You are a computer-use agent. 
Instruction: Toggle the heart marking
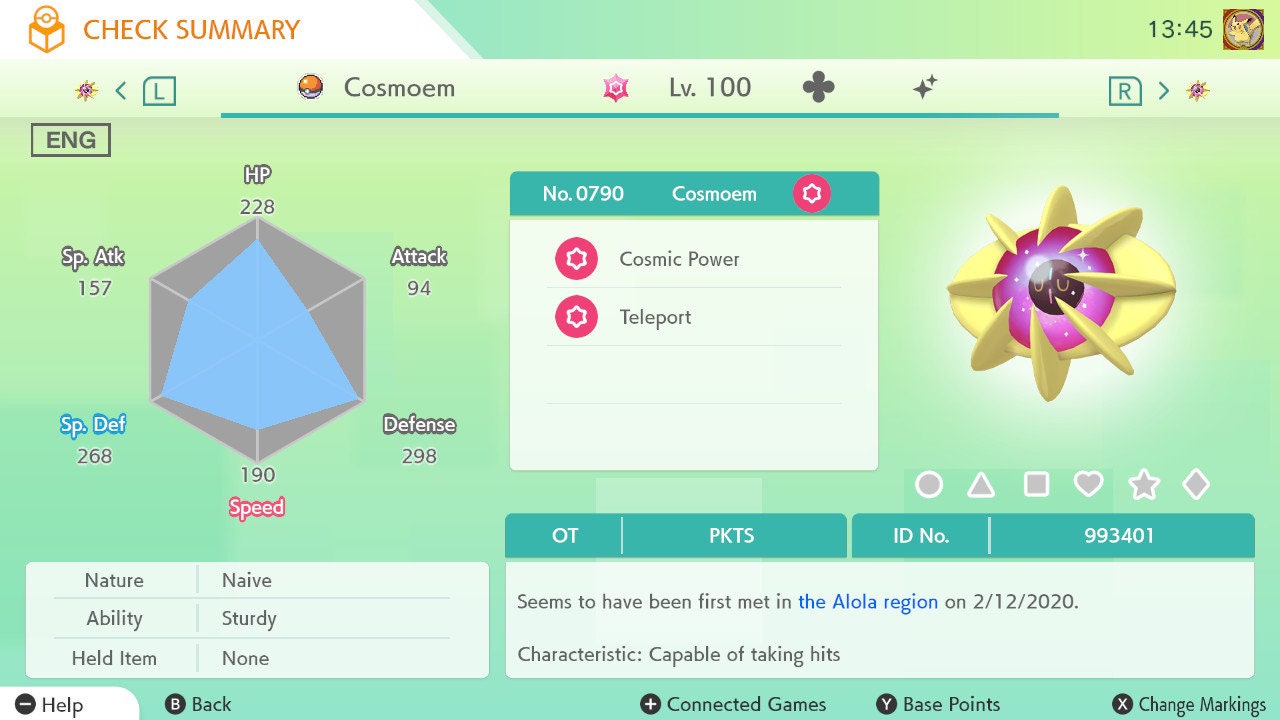(x=1088, y=485)
